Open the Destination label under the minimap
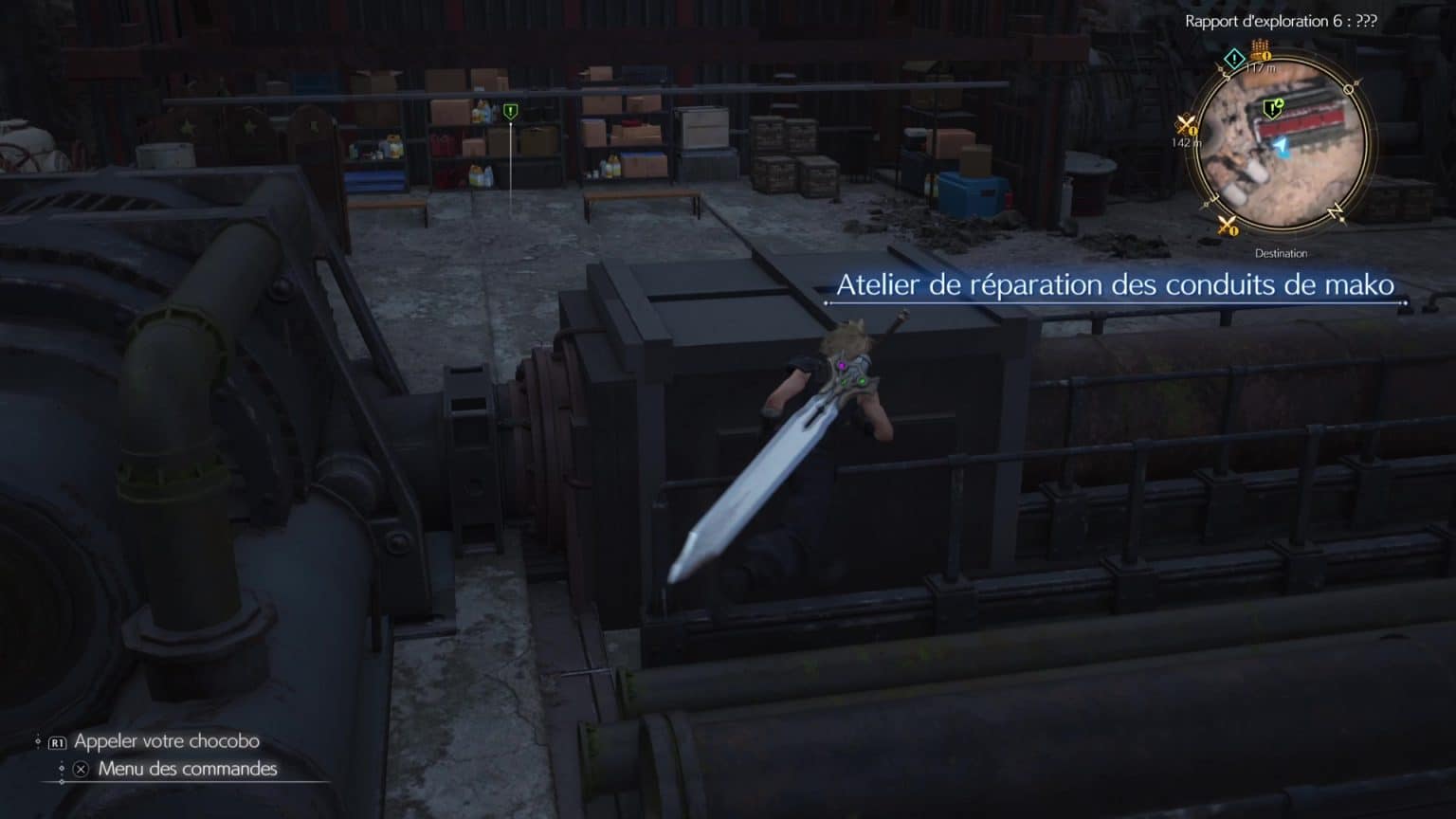This screenshot has width=1456, height=819. tap(1281, 253)
